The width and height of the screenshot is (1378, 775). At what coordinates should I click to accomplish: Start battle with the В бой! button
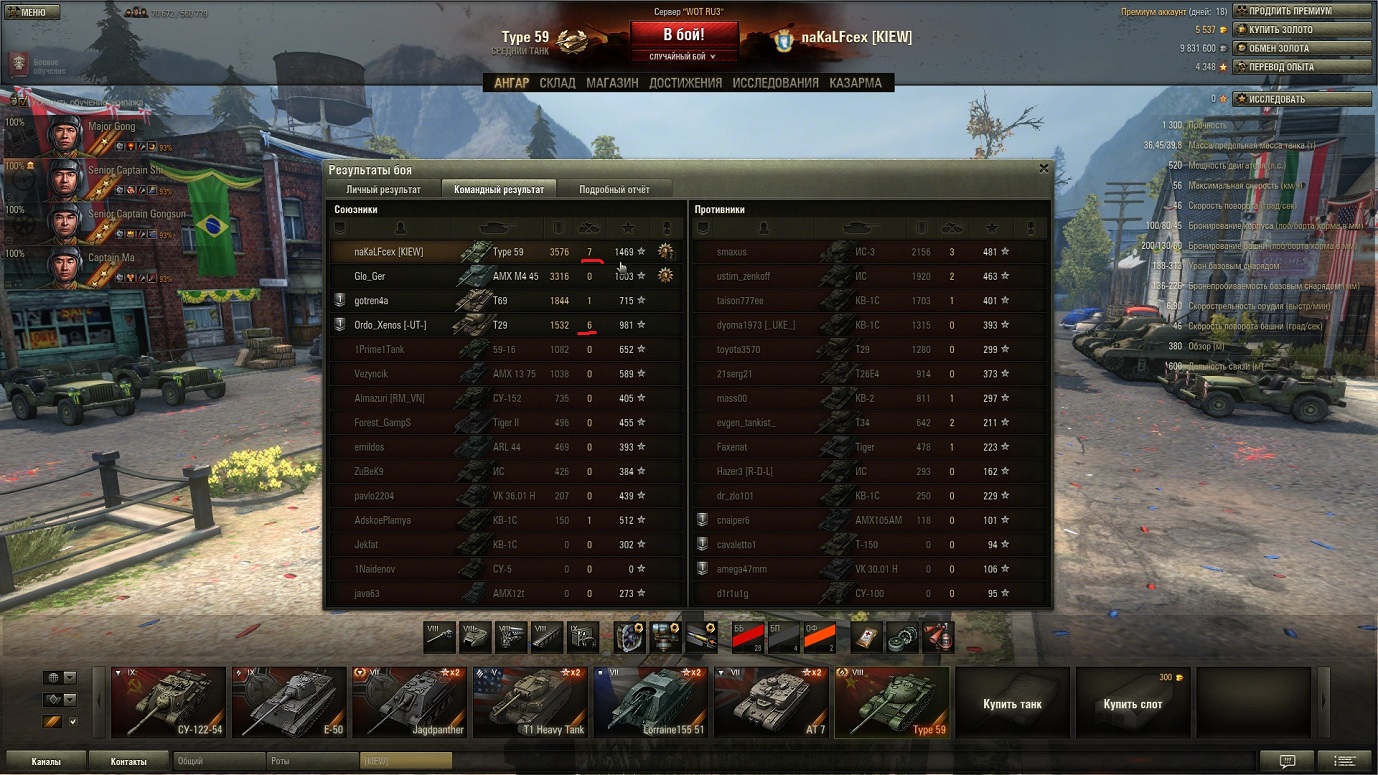tap(683, 34)
